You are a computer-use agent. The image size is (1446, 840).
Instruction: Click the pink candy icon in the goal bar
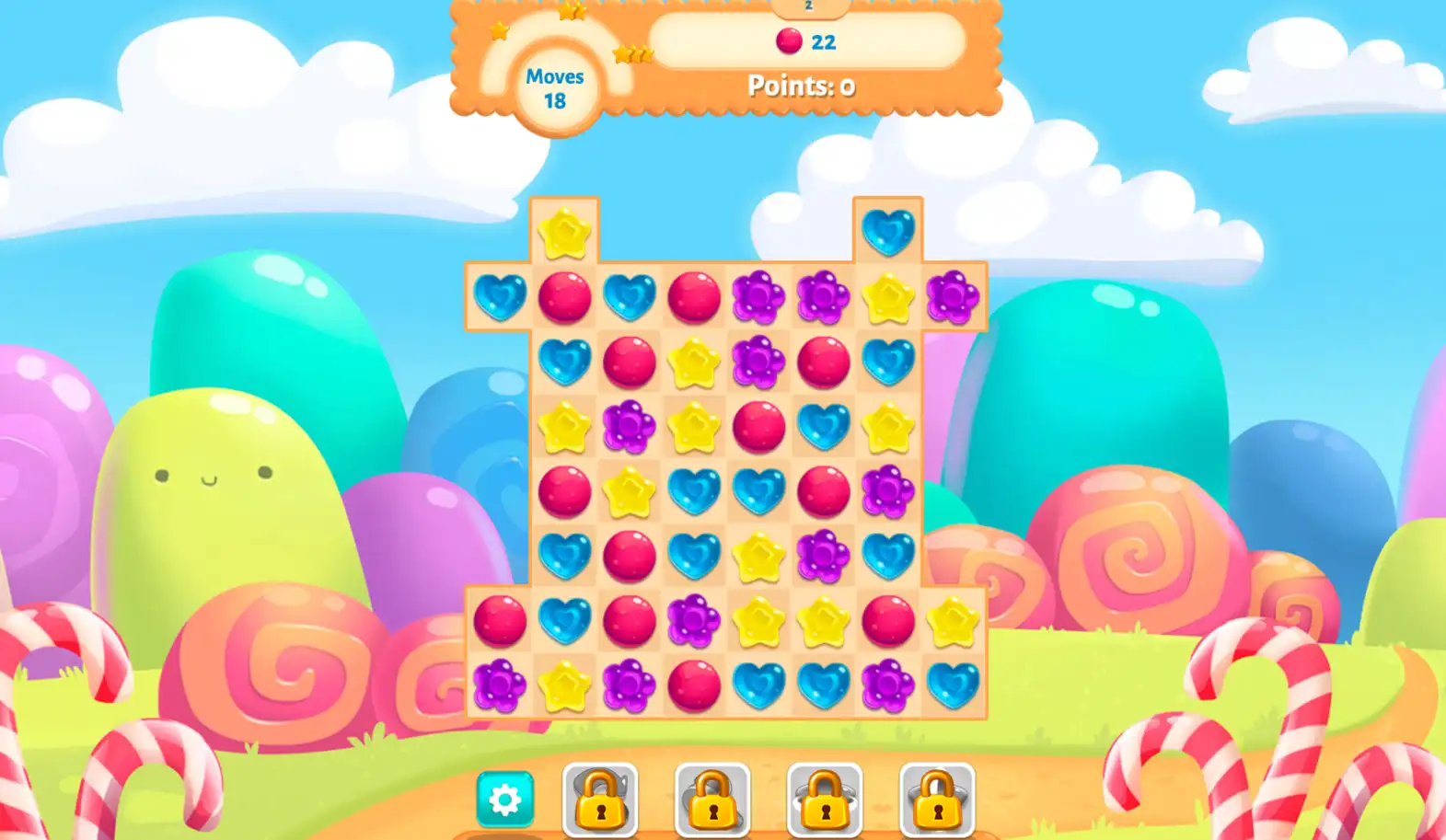[x=789, y=40]
